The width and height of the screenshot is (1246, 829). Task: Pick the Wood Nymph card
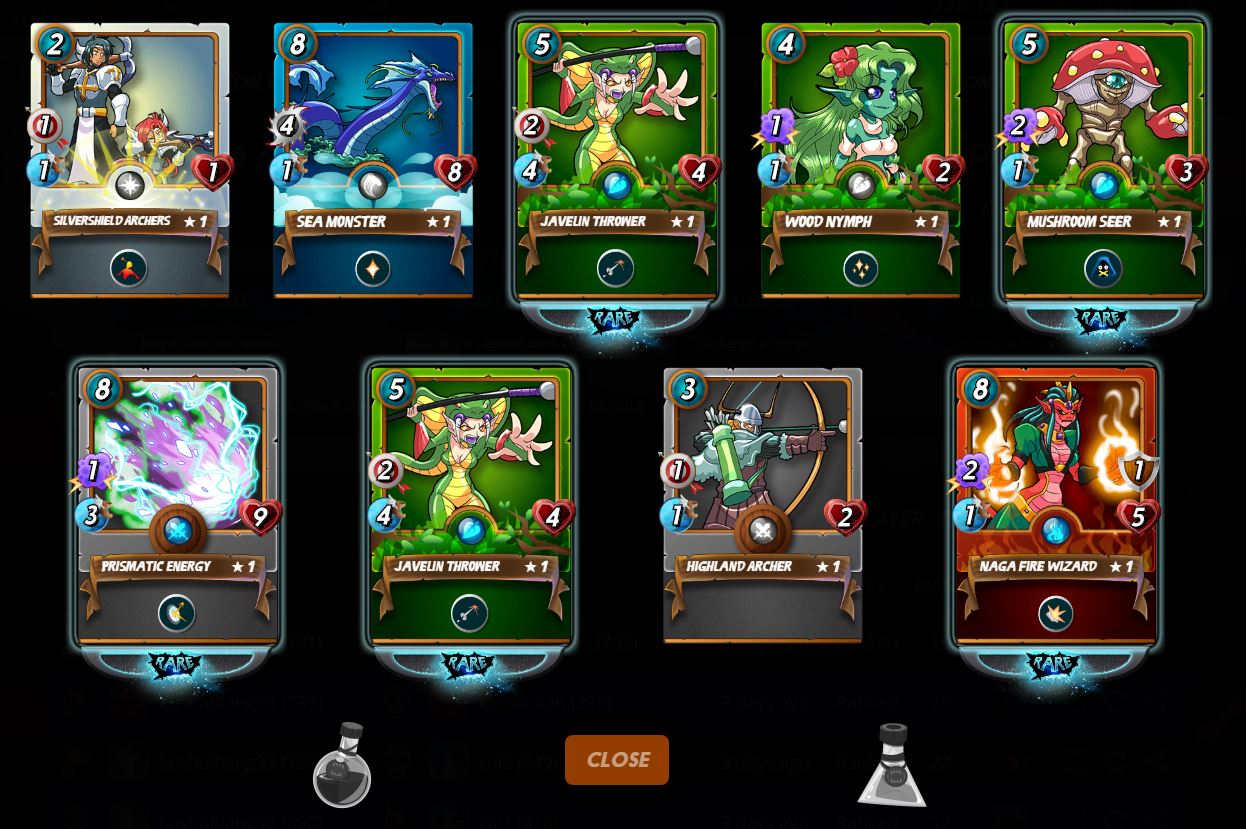(x=860, y=160)
